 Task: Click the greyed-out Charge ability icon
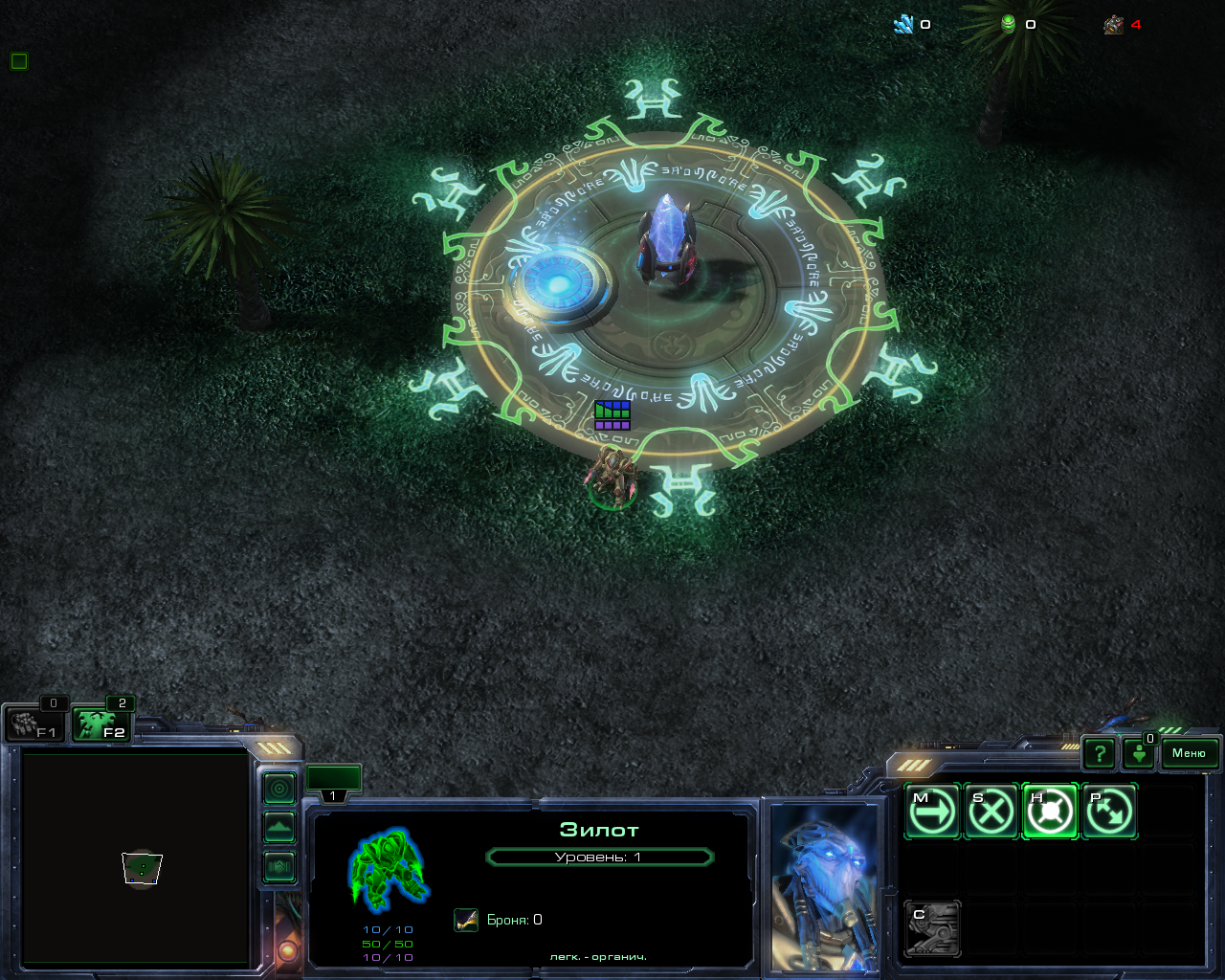coord(932,928)
